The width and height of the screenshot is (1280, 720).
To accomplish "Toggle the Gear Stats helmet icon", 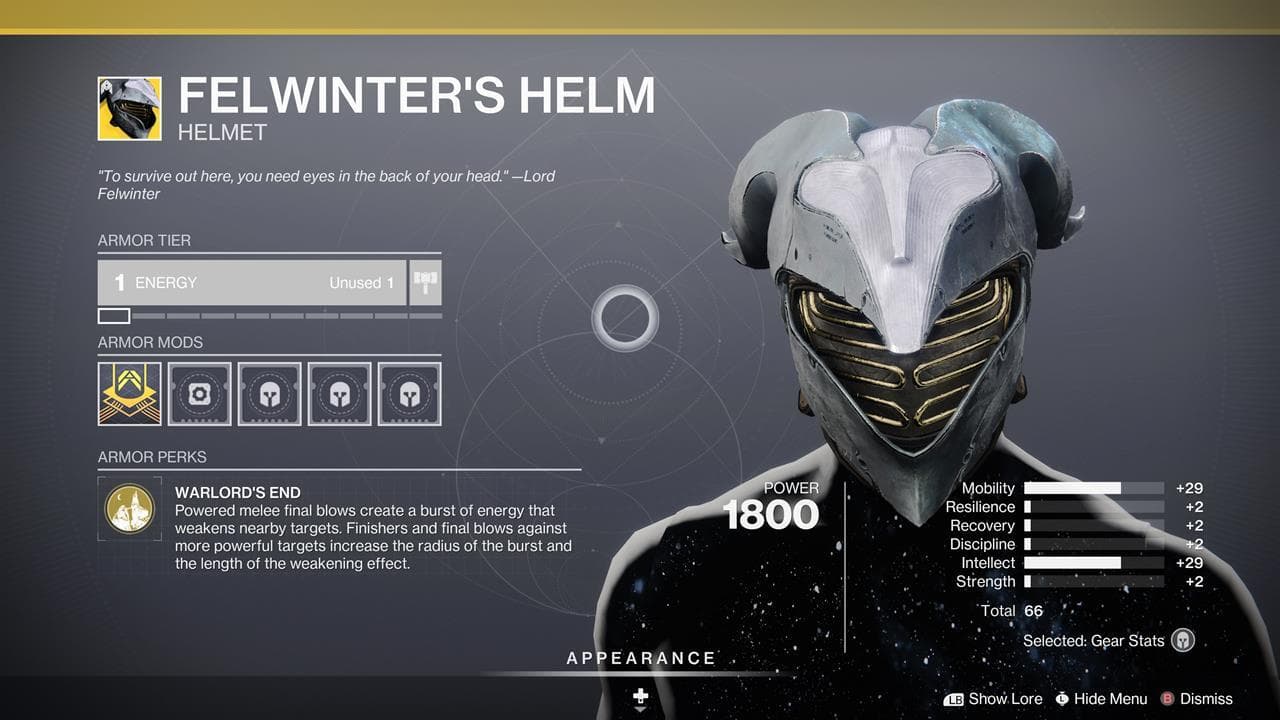I will [1183, 641].
